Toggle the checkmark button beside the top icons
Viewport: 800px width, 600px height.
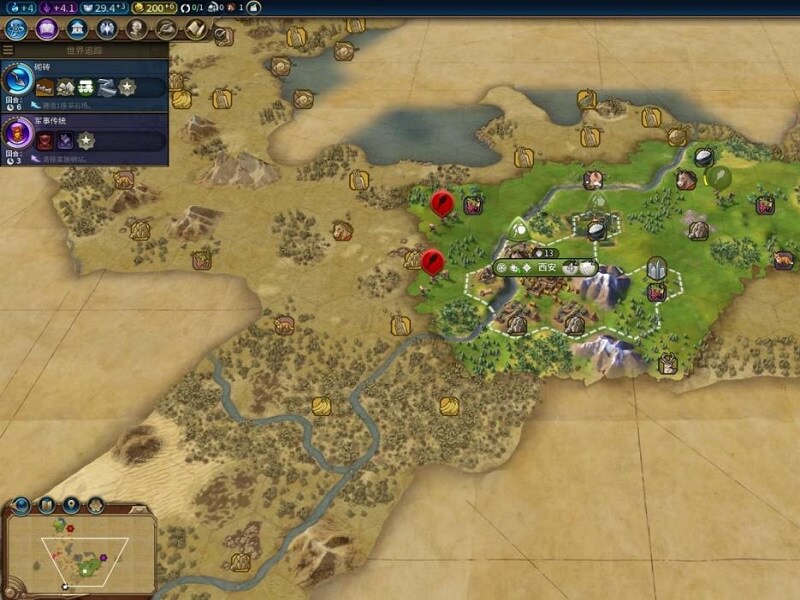pyautogui.click(x=221, y=33)
